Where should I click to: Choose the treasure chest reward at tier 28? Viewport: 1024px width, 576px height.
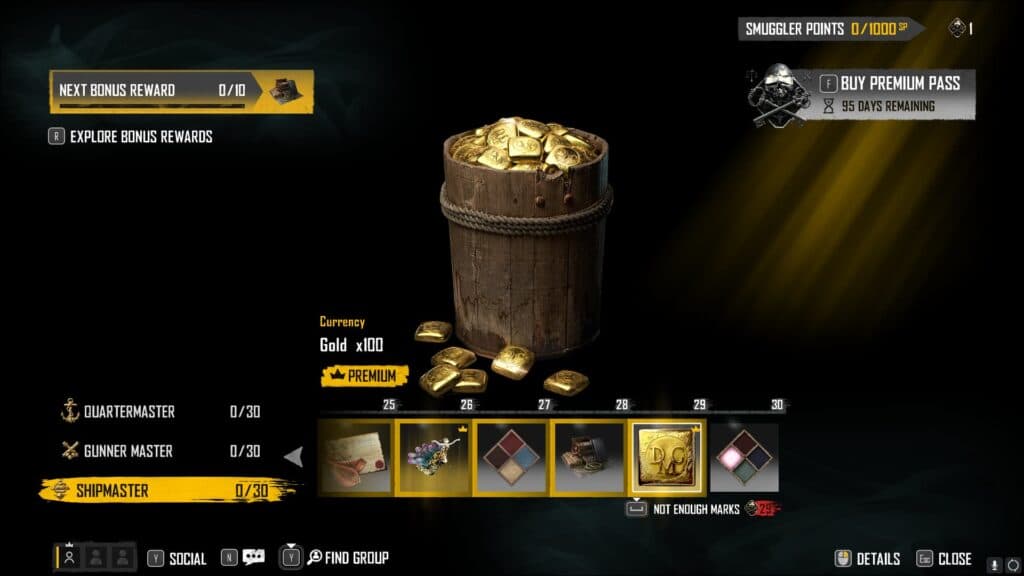(x=589, y=458)
